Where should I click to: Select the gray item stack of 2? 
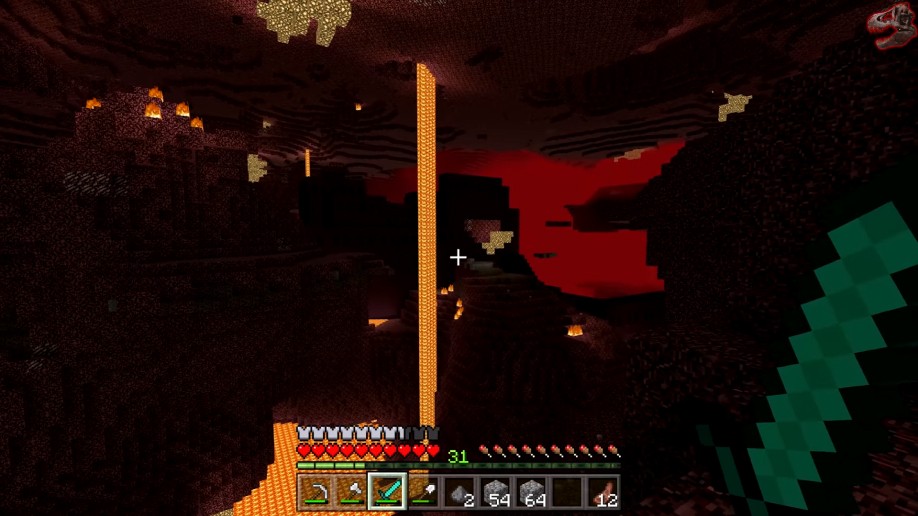459,492
